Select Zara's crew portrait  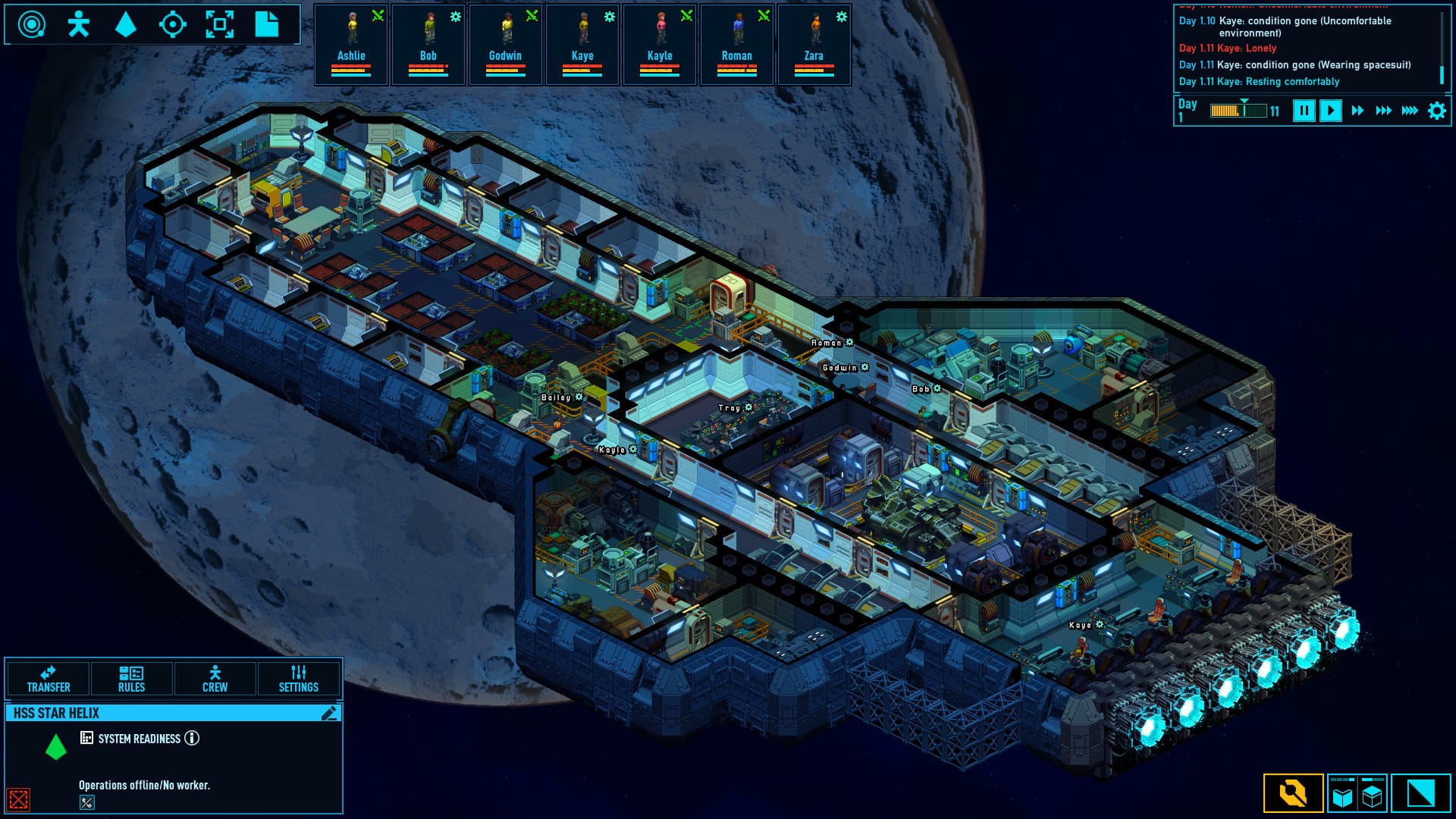coord(814,44)
